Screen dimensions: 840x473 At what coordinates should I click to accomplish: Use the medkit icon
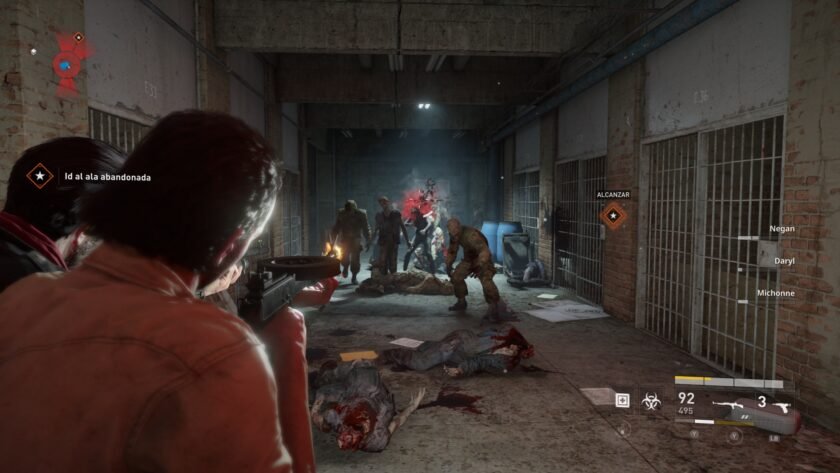(x=623, y=400)
